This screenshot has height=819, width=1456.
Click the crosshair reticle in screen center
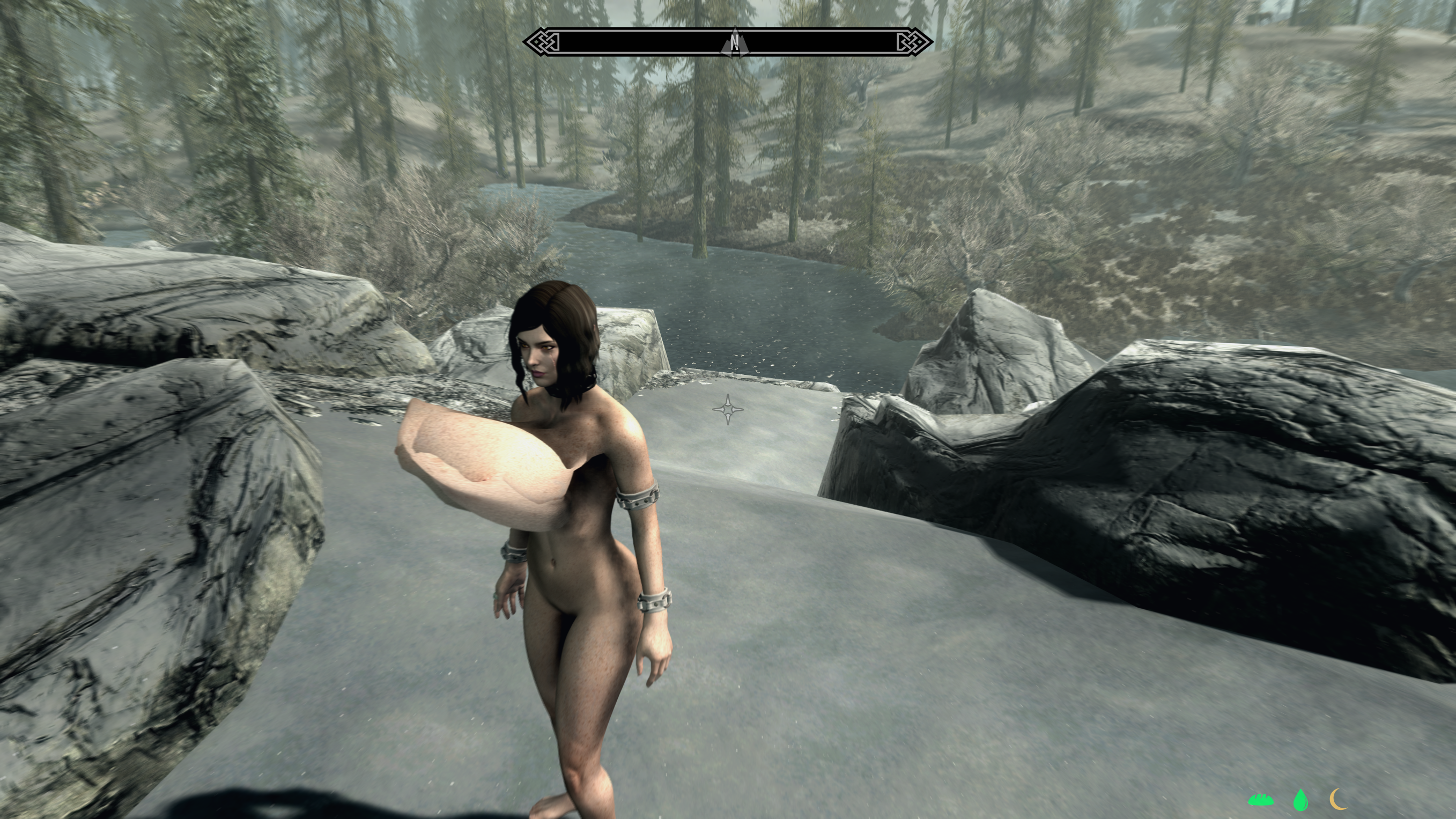pos(728,409)
